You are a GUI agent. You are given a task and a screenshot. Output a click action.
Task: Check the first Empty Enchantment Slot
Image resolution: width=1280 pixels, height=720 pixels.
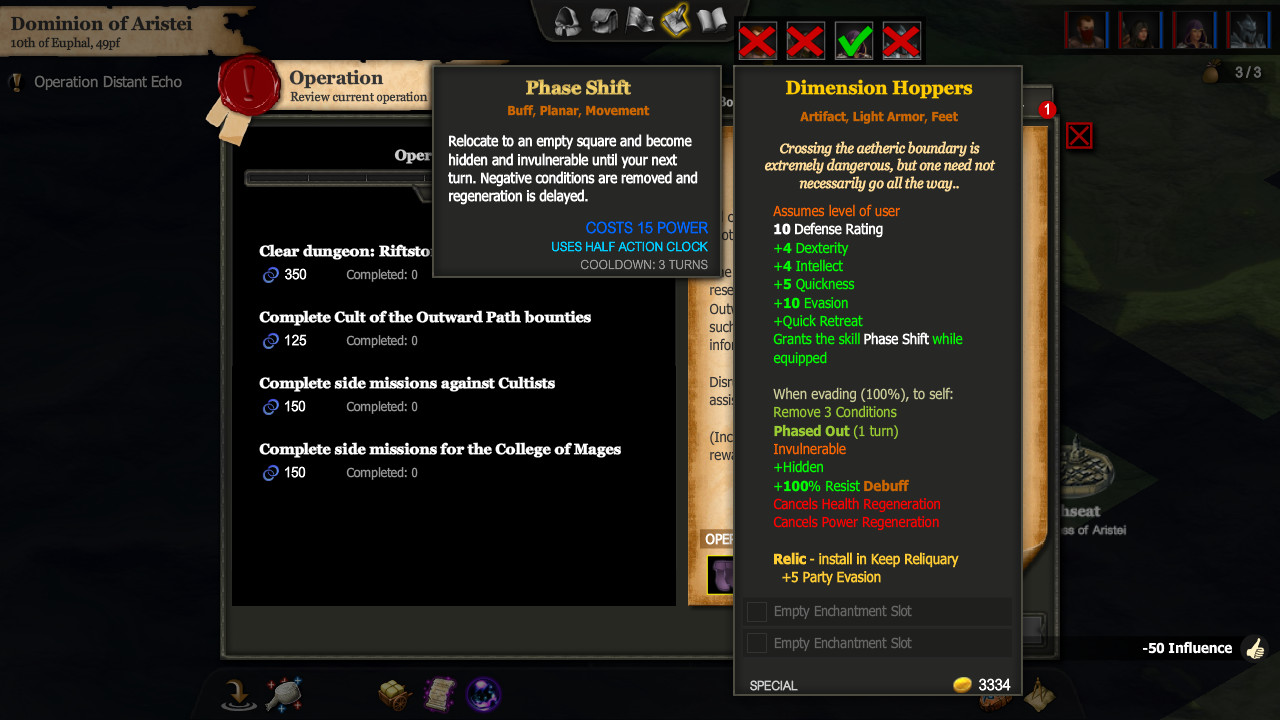point(756,611)
